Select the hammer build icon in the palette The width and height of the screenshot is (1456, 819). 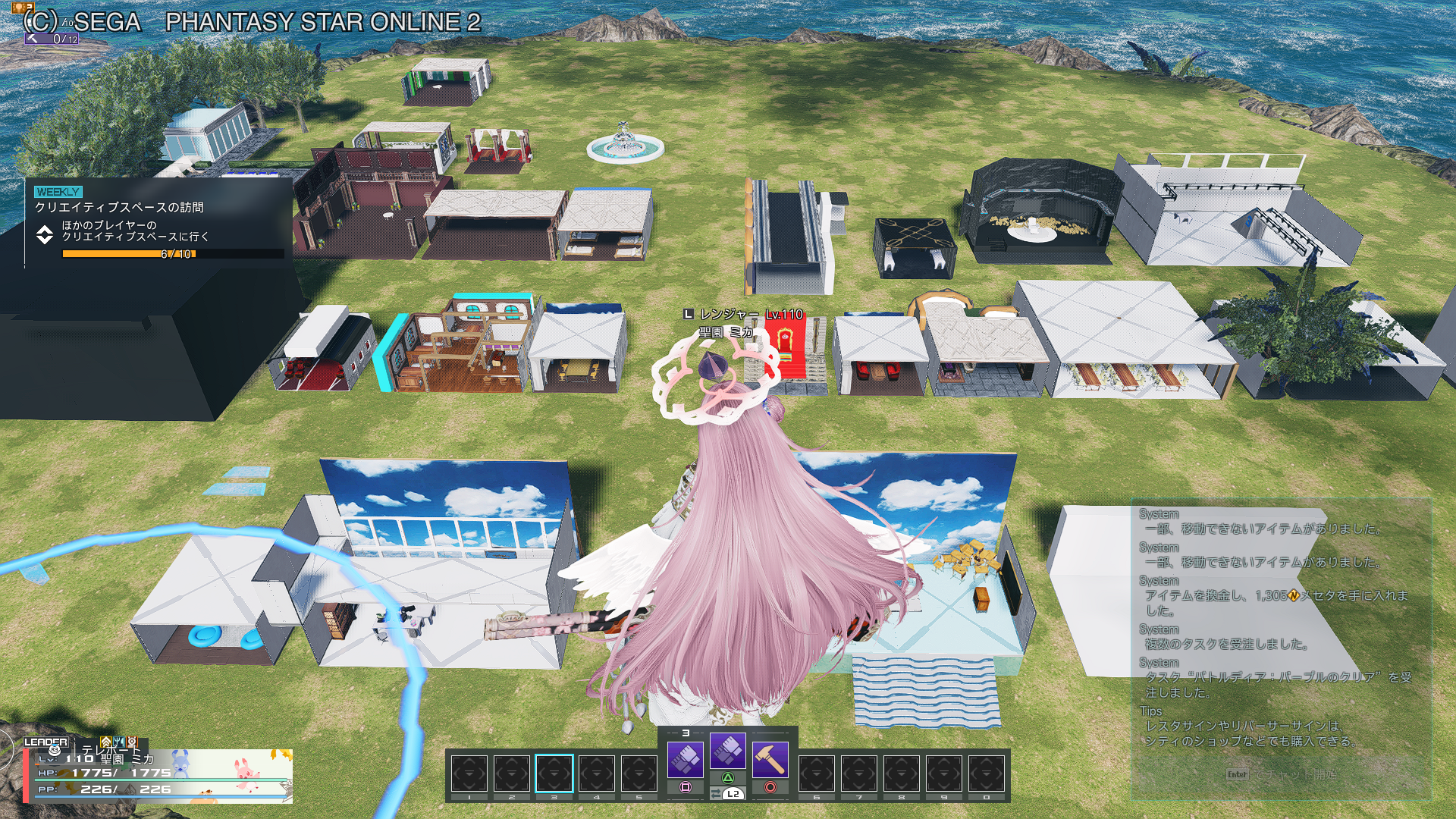770,758
